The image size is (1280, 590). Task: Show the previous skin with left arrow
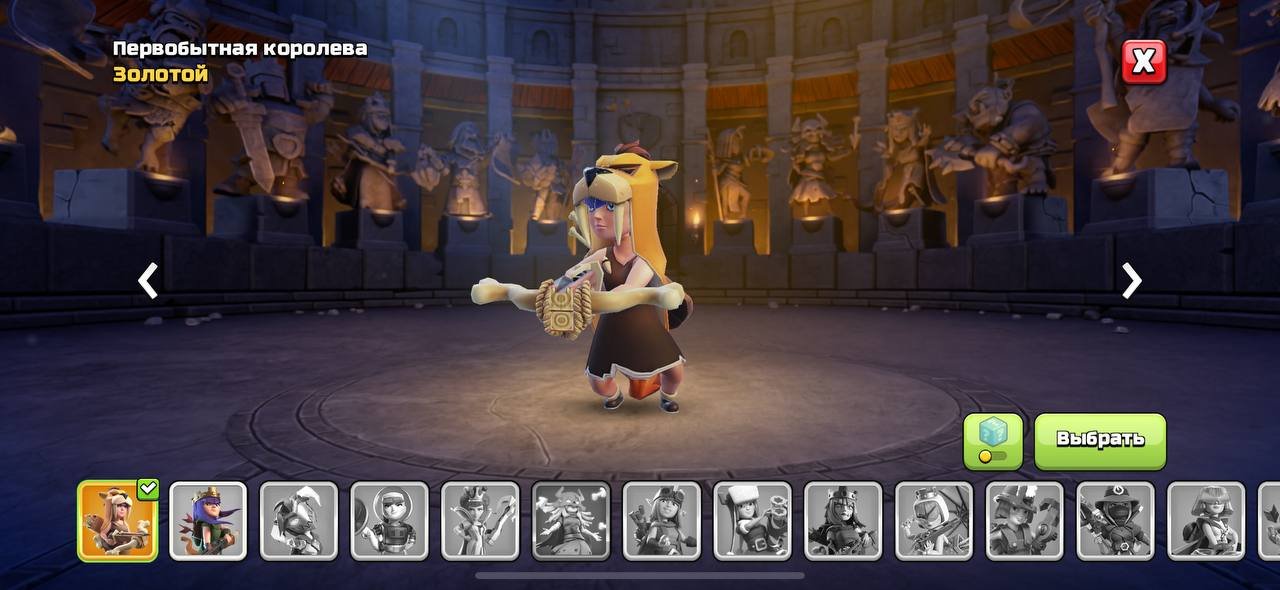click(148, 281)
